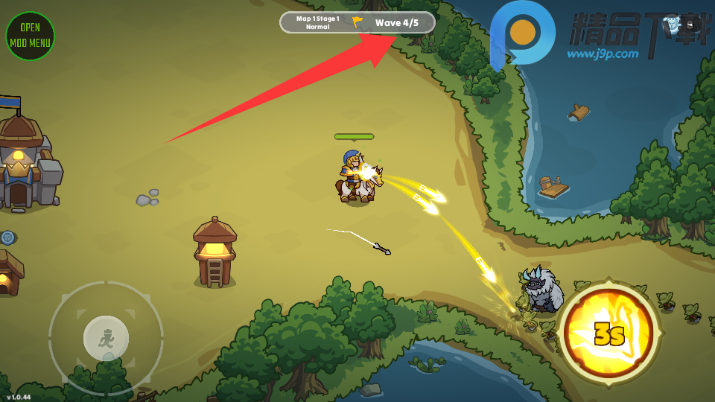Screen dimensions: 715x402
Task: Activate the fireball skill button
Action: pos(609,334)
